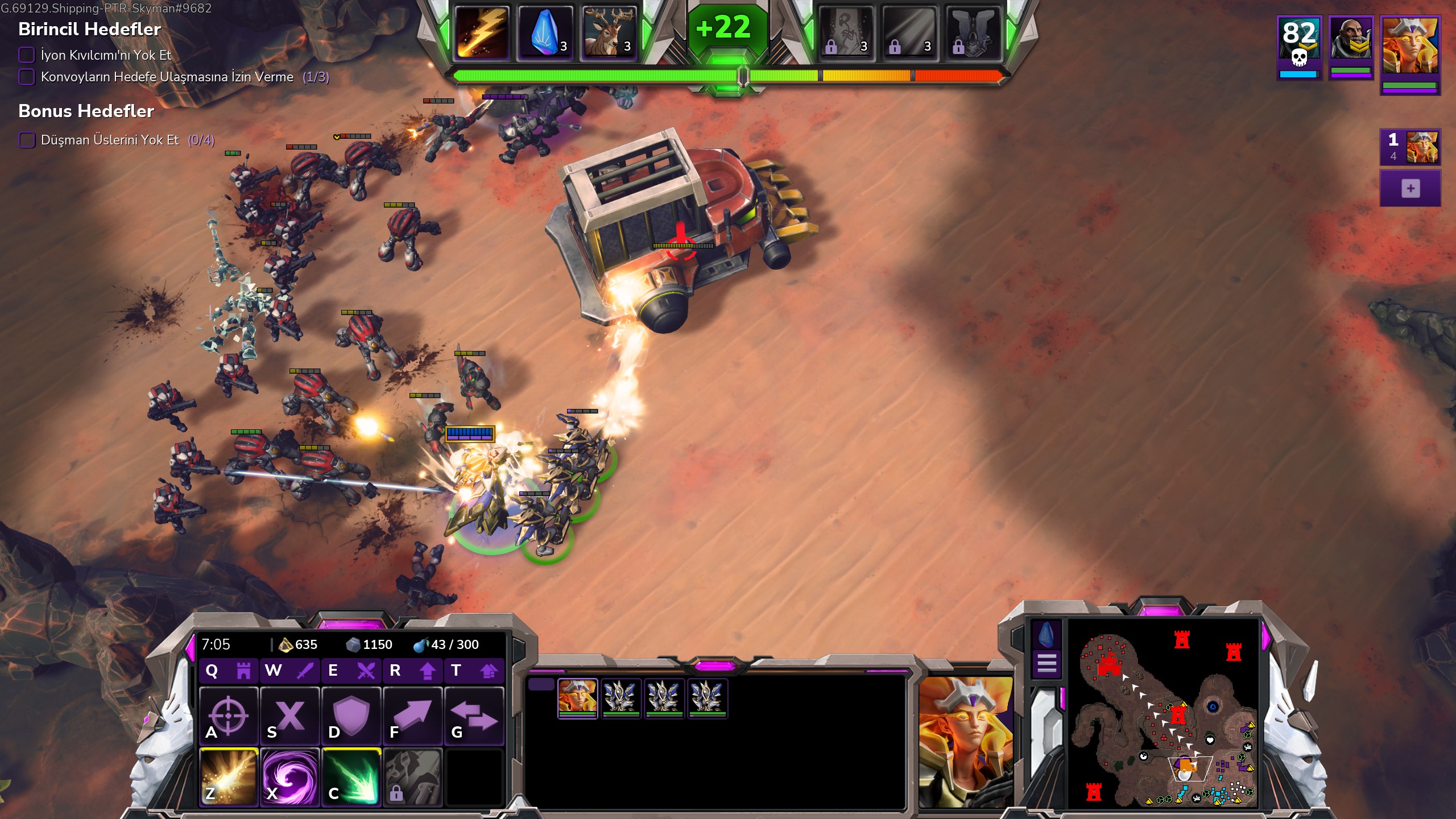The width and height of the screenshot is (1456, 819).
Task: Activate the double-arrow patrol command
Action: pyautogui.click(x=474, y=717)
